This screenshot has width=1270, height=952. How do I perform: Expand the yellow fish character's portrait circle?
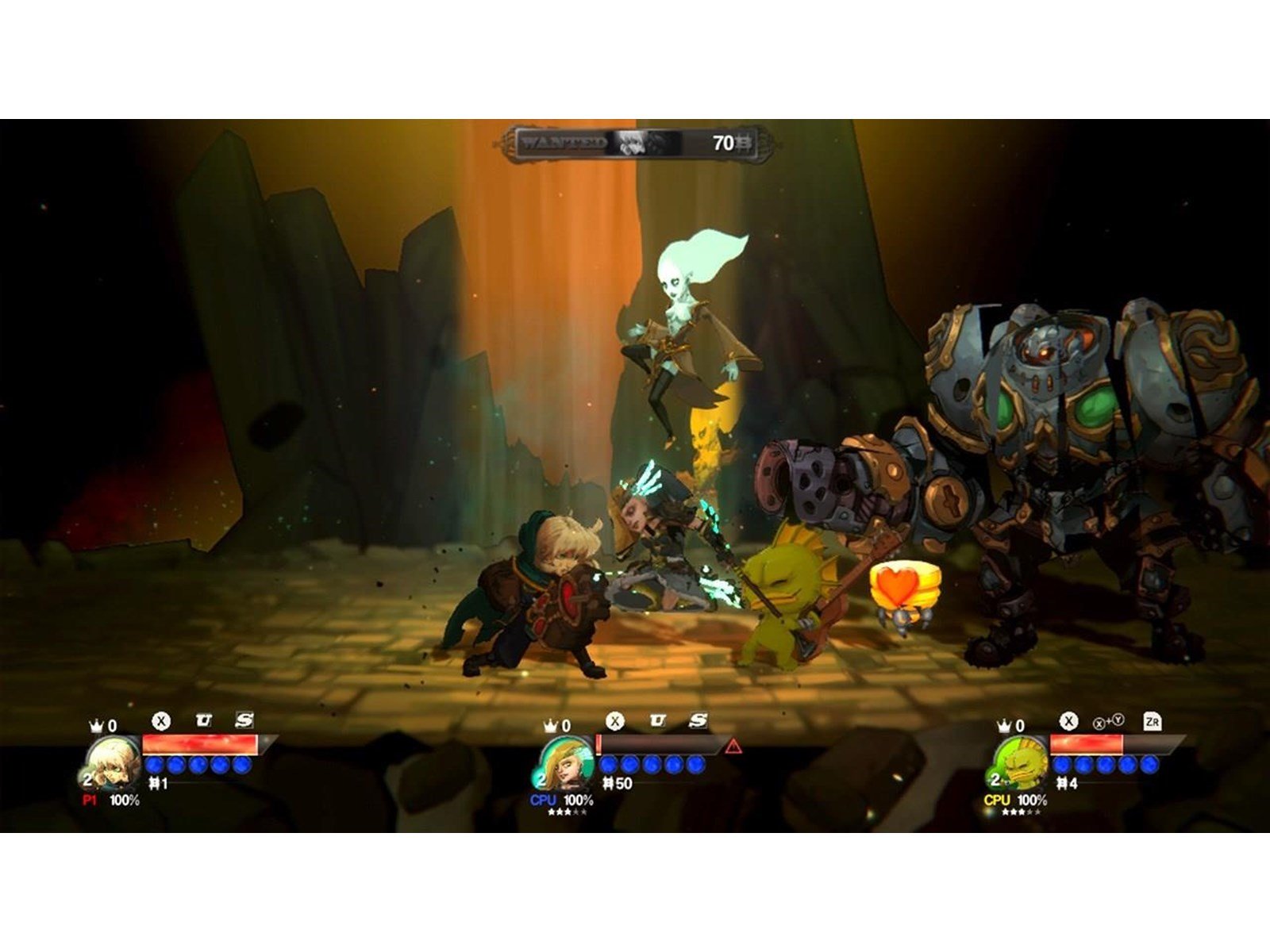1022,763
